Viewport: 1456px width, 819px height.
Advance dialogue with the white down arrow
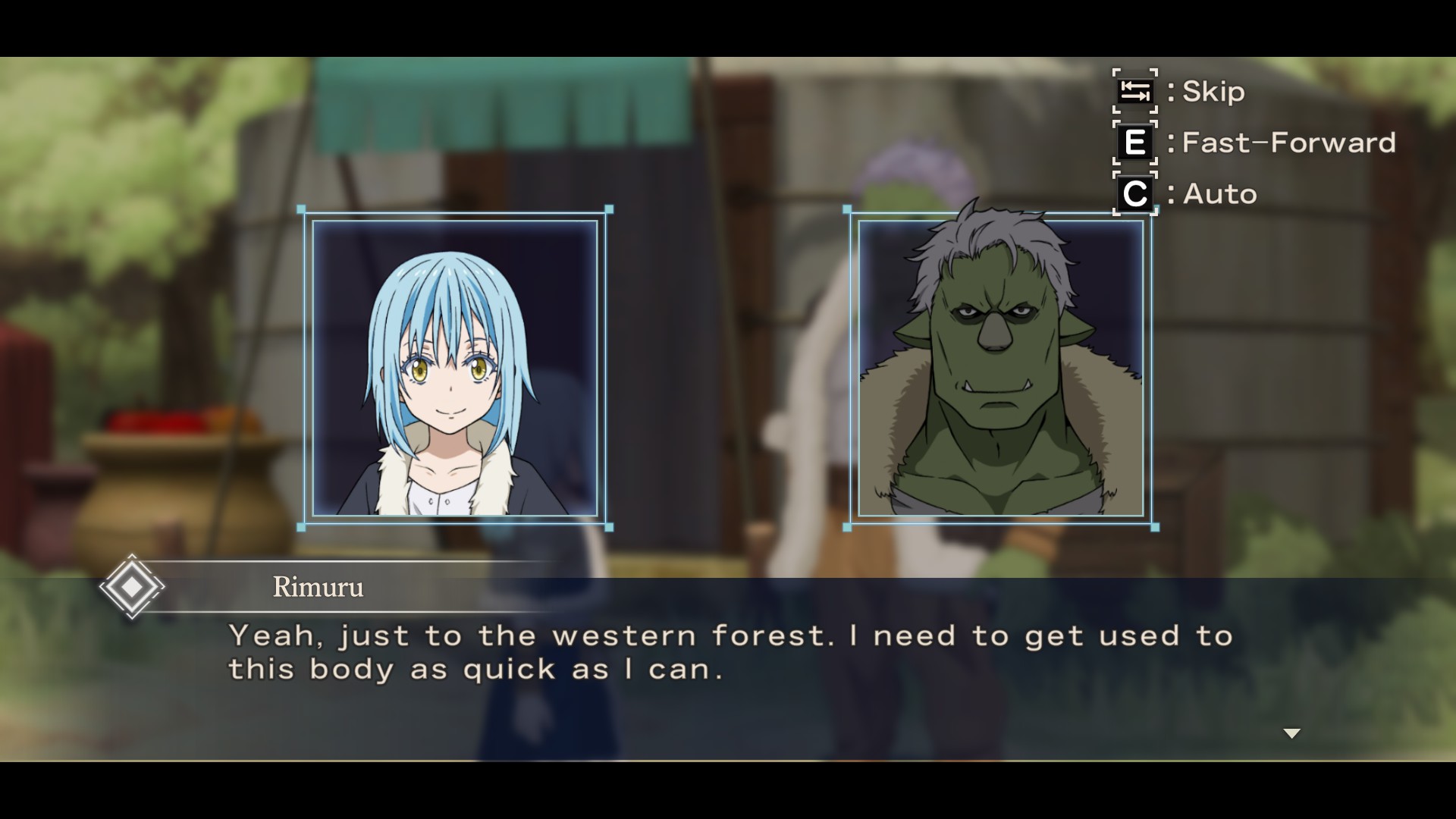(1291, 733)
